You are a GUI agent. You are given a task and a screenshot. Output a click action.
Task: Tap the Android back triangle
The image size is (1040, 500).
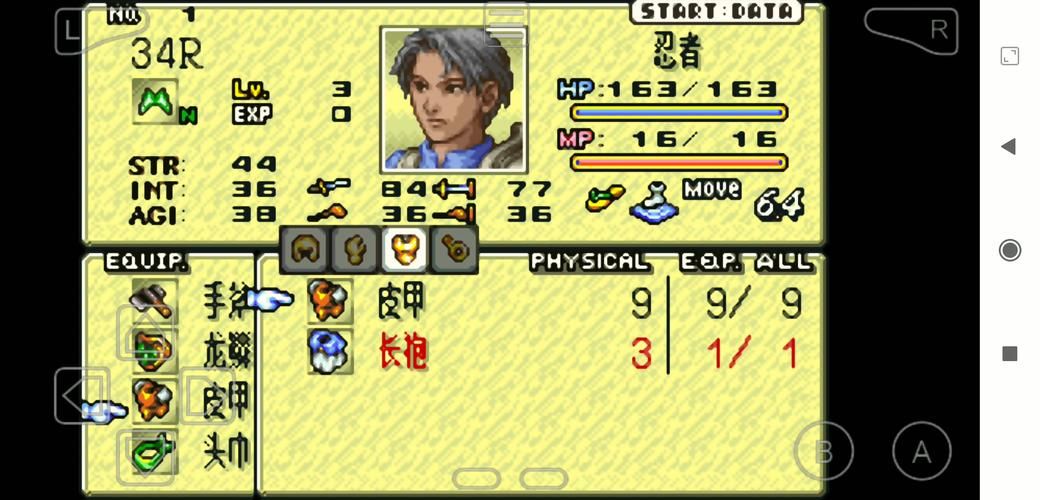pyautogui.click(x=1009, y=147)
